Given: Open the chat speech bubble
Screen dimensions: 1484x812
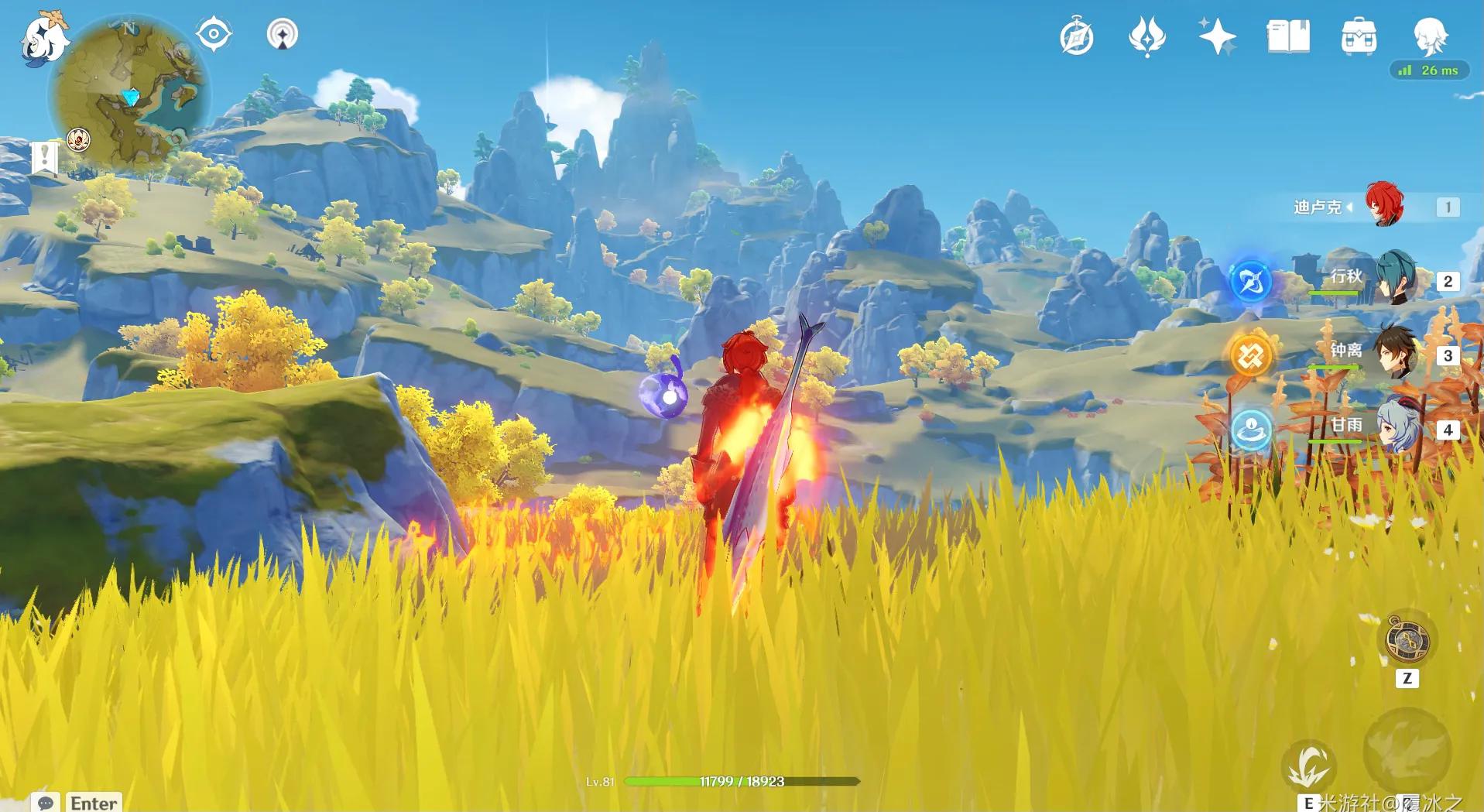Looking at the screenshot, I should coord(46,803).
